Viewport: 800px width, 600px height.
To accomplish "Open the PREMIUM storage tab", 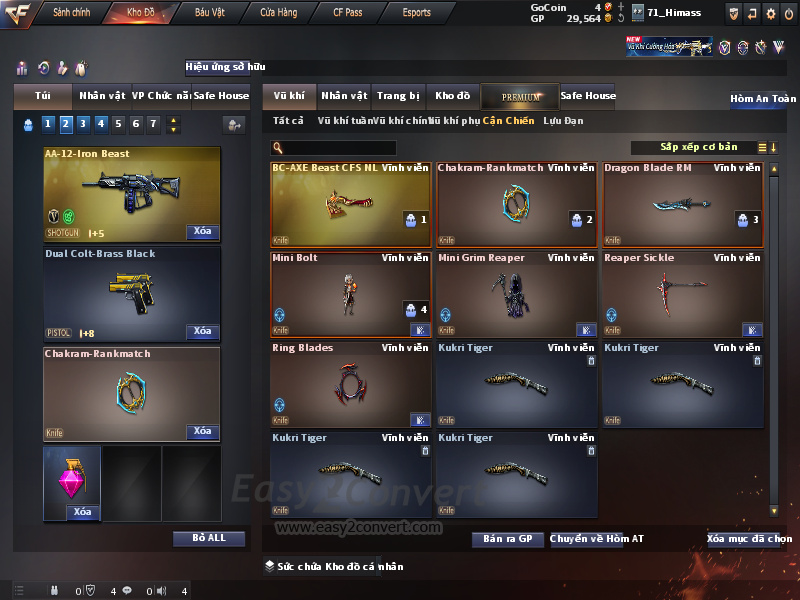I will [520, 96].
